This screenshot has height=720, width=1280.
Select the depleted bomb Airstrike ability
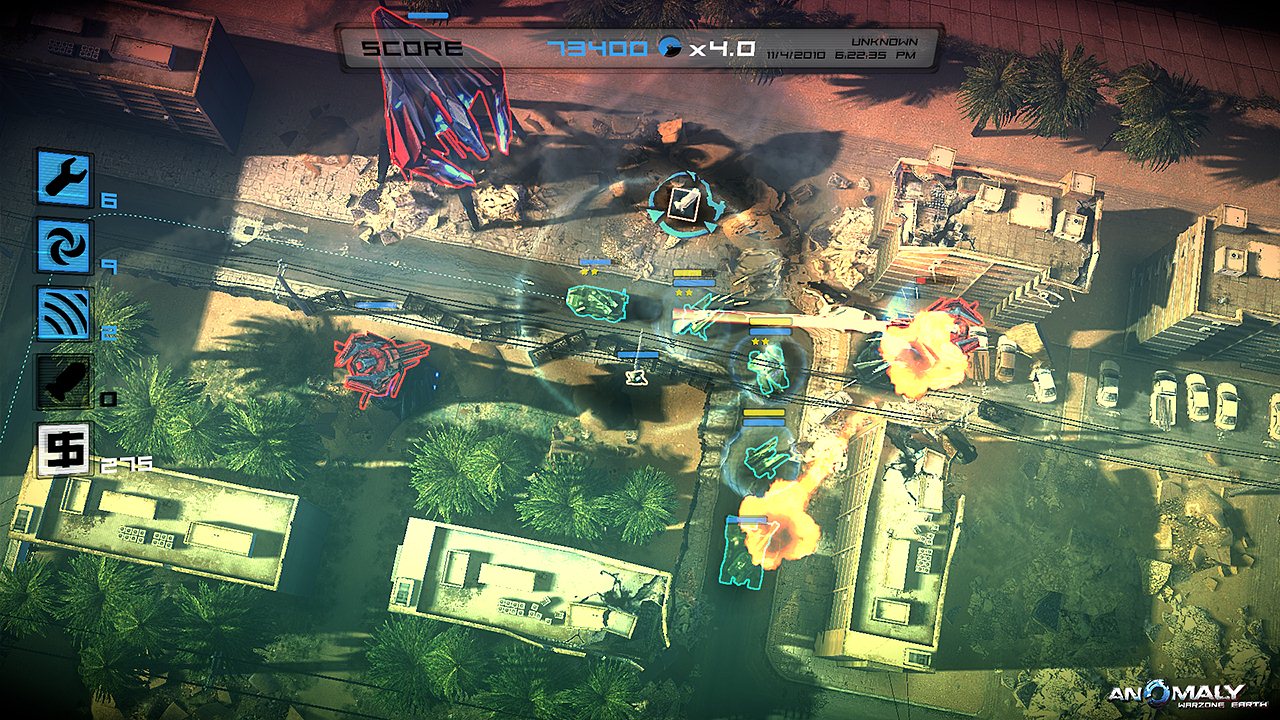[65, 382]
